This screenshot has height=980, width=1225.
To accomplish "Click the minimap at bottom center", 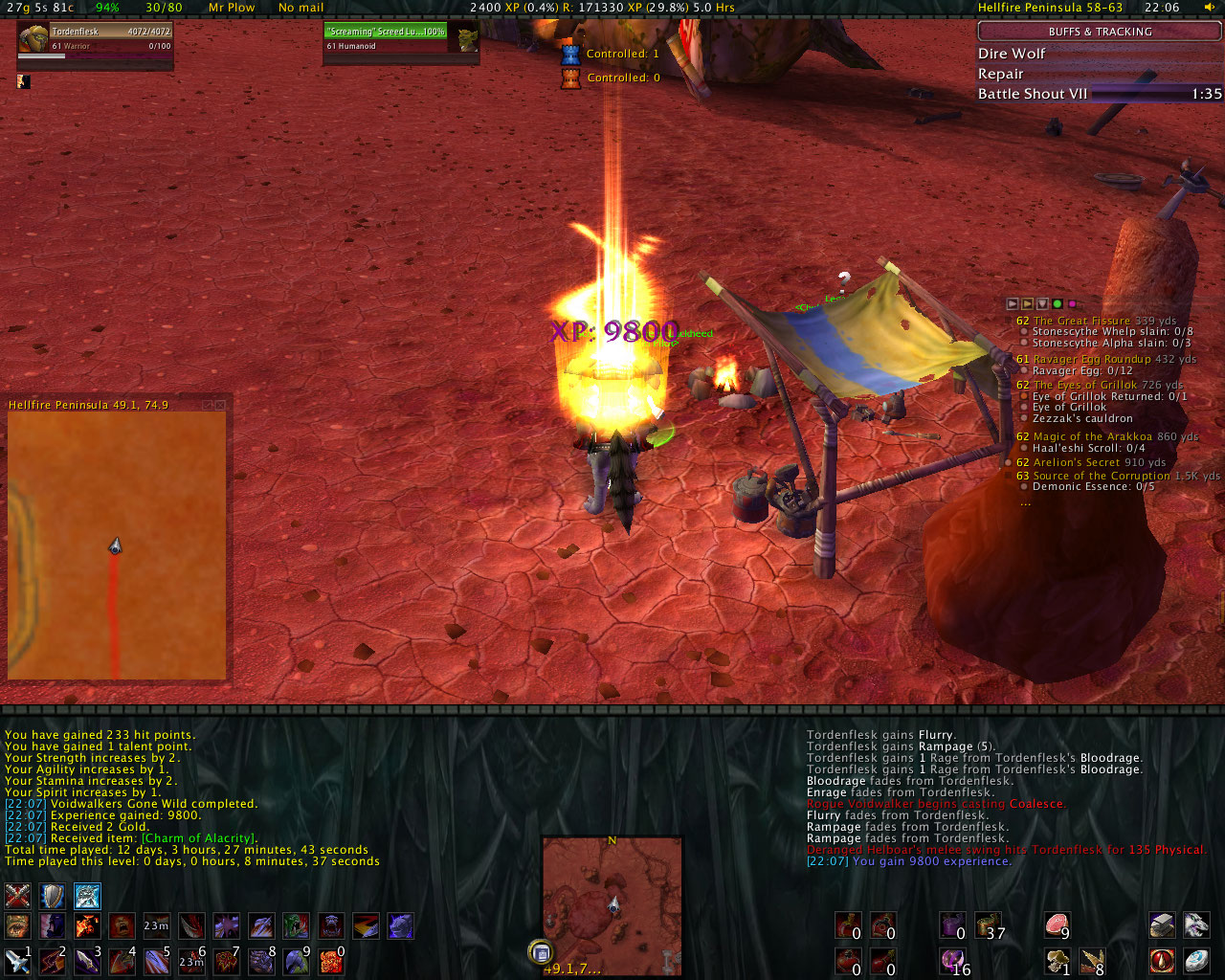I will (x=612, y=904).
